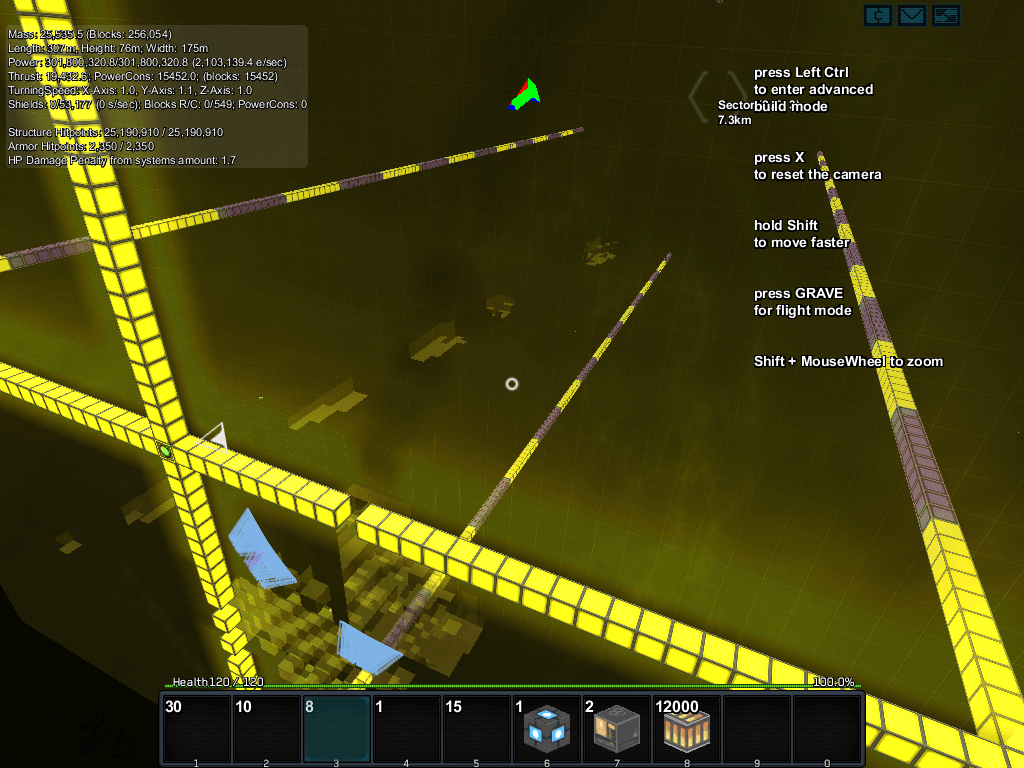Select hotbar slot 1 showing count 30

point(196,729)
